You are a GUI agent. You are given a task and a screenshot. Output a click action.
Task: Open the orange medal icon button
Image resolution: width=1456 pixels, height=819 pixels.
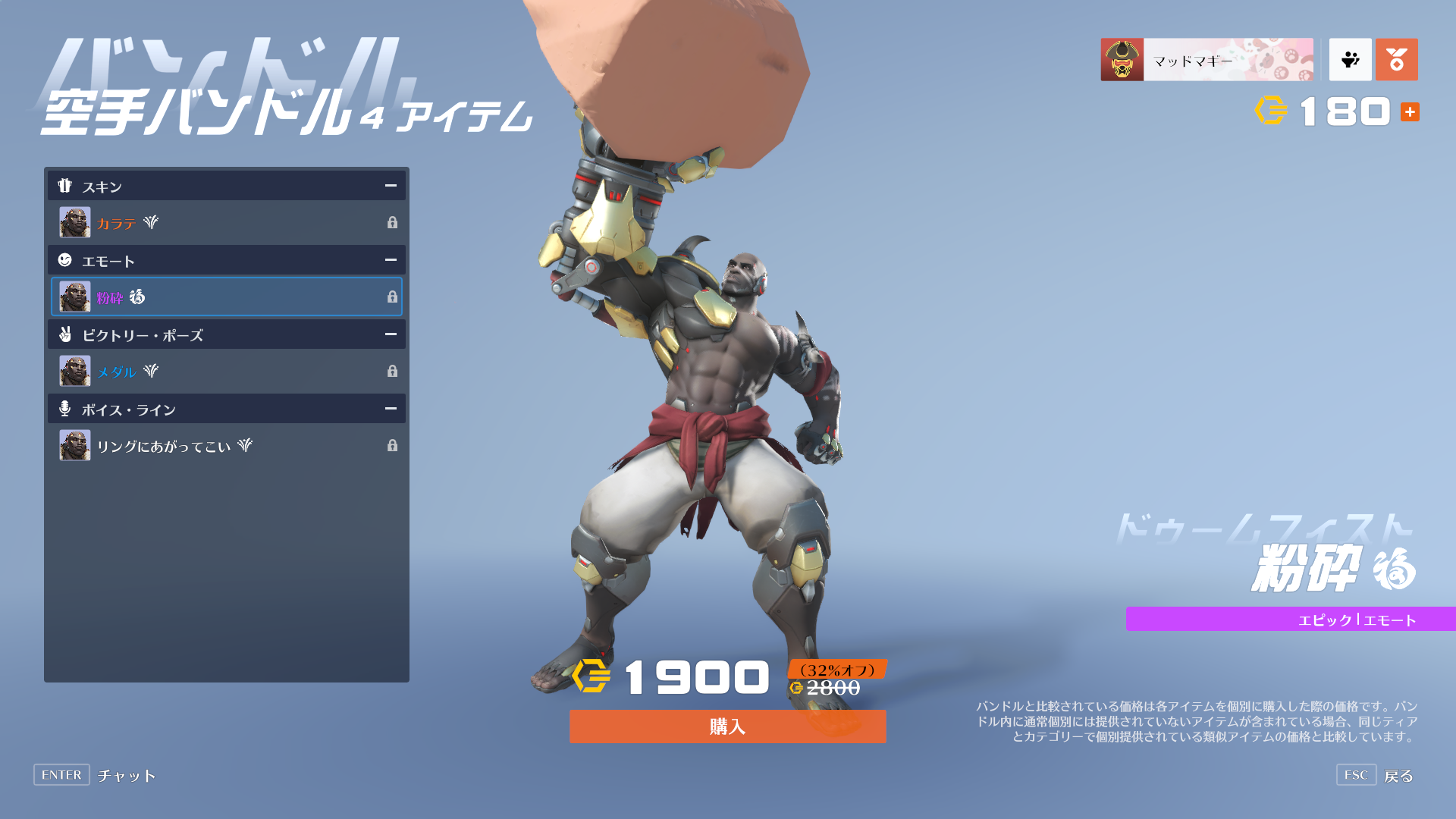(1396, 60)
